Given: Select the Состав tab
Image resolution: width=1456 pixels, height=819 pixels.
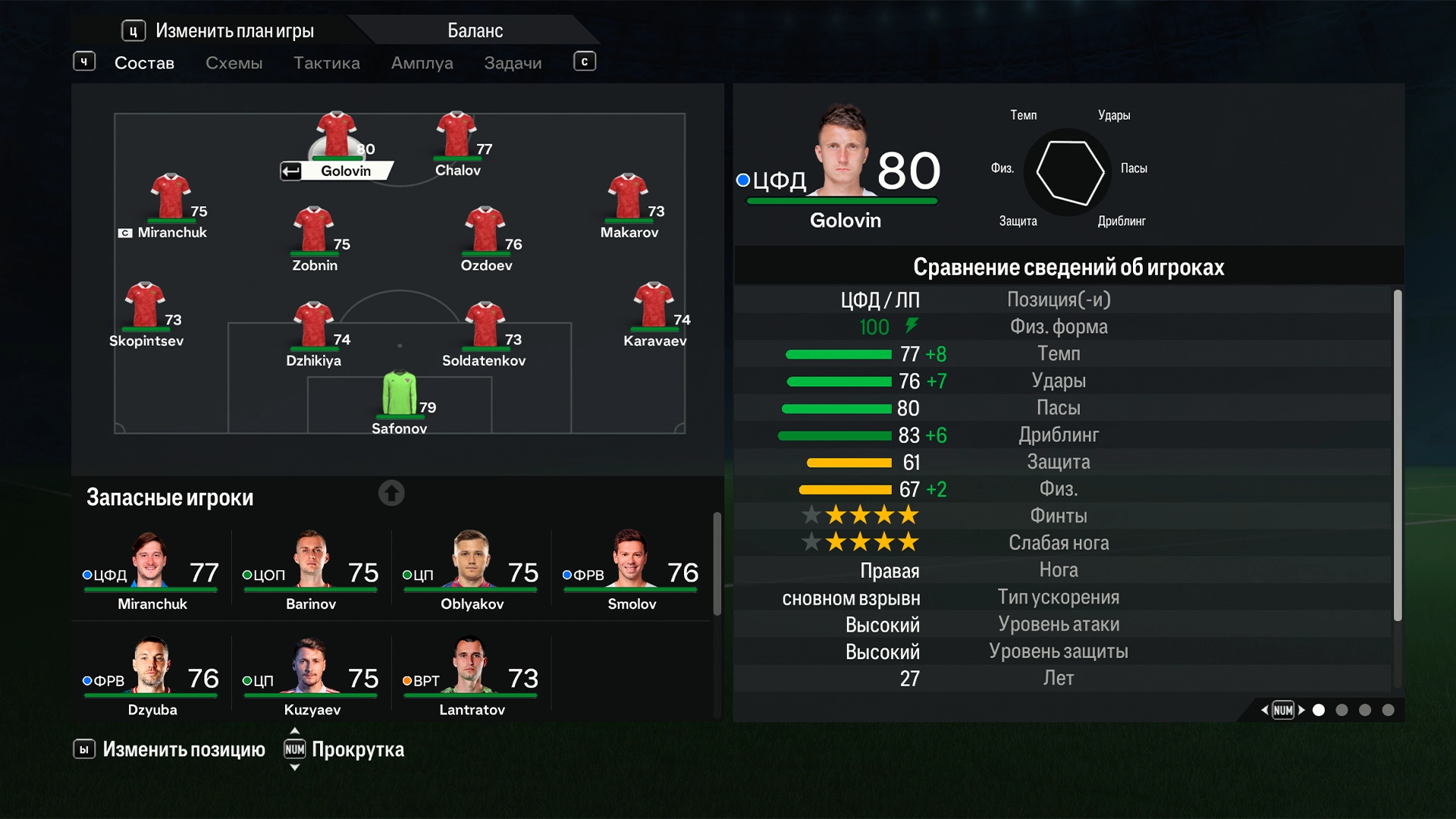Looking at the screenshot, I should 144,63.
